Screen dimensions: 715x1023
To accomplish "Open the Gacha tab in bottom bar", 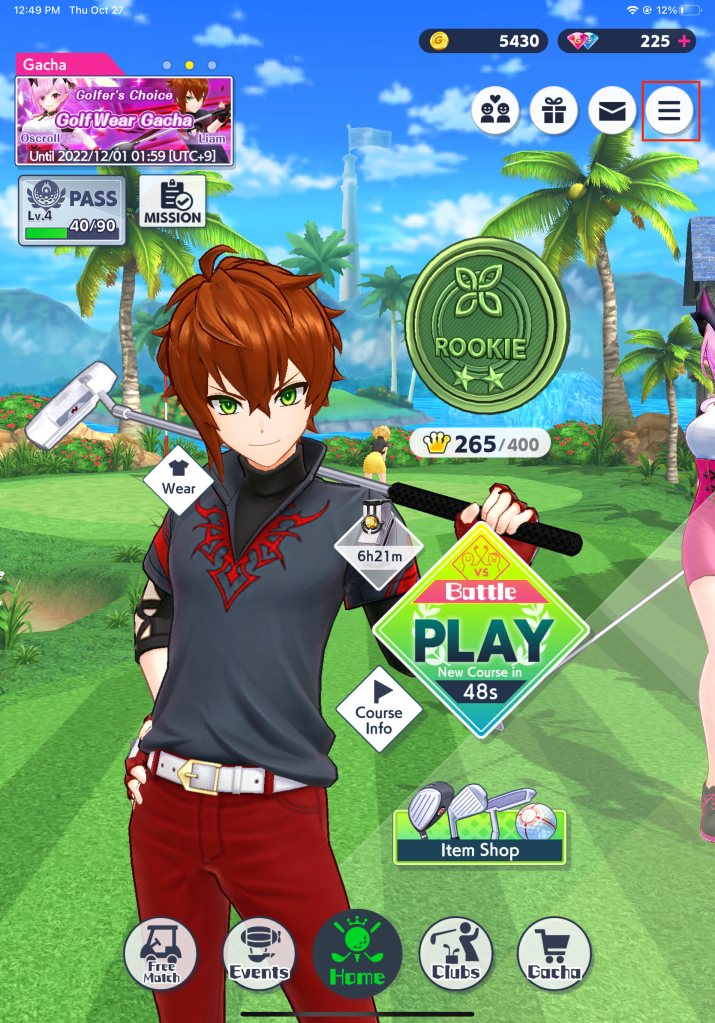I will 554,955.
